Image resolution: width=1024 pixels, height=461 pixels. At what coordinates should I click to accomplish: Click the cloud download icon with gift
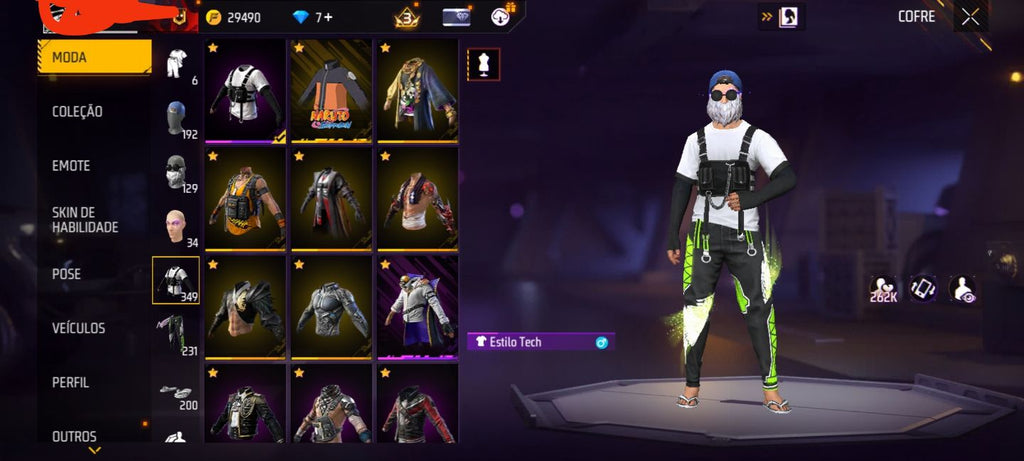(501, 16)
